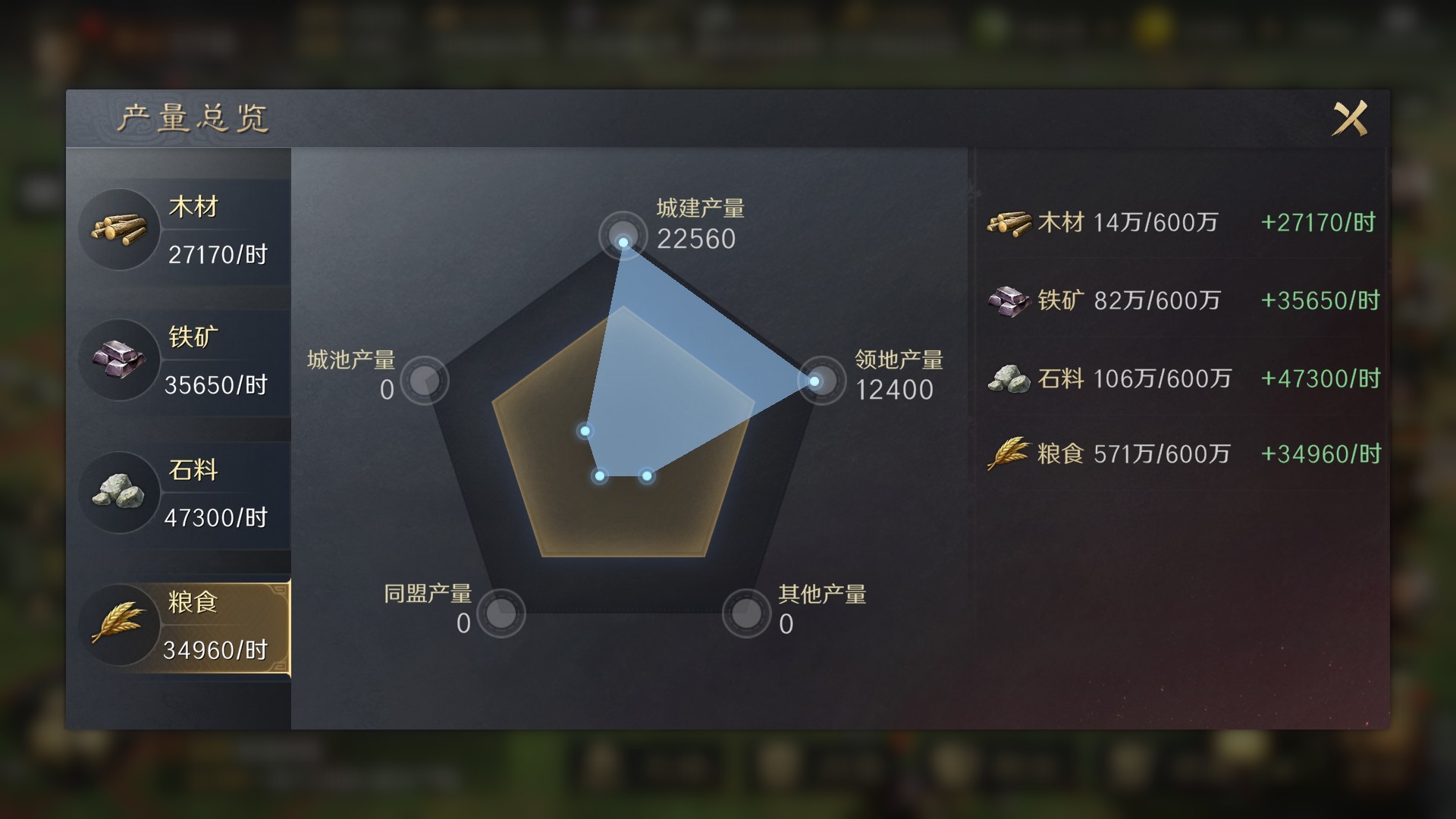
Task: Click the iron ingot icon on right panel
Action: click(x=1007, y=300)
